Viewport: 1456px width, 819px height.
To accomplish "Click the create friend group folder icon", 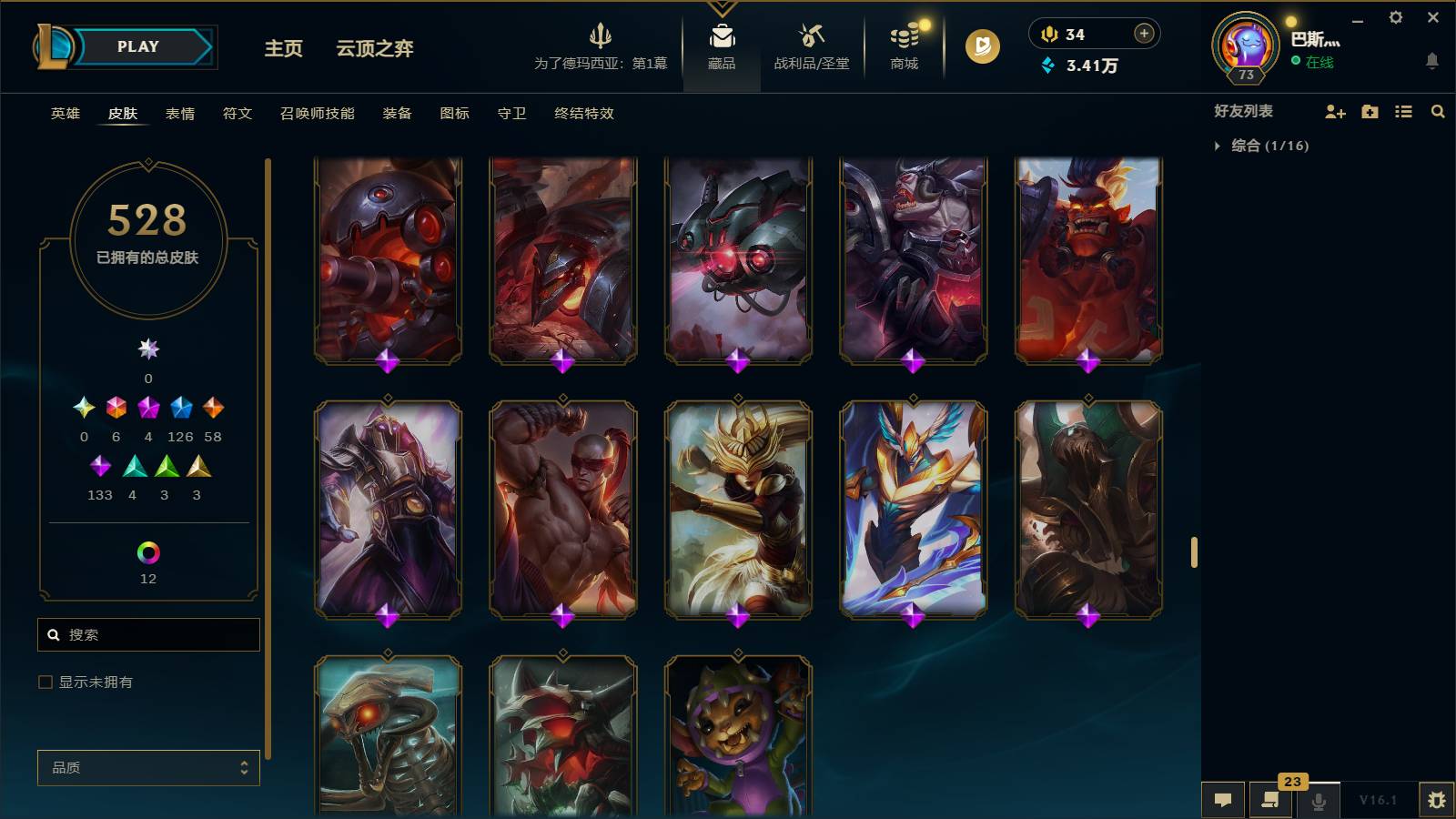I will 1369,112.
